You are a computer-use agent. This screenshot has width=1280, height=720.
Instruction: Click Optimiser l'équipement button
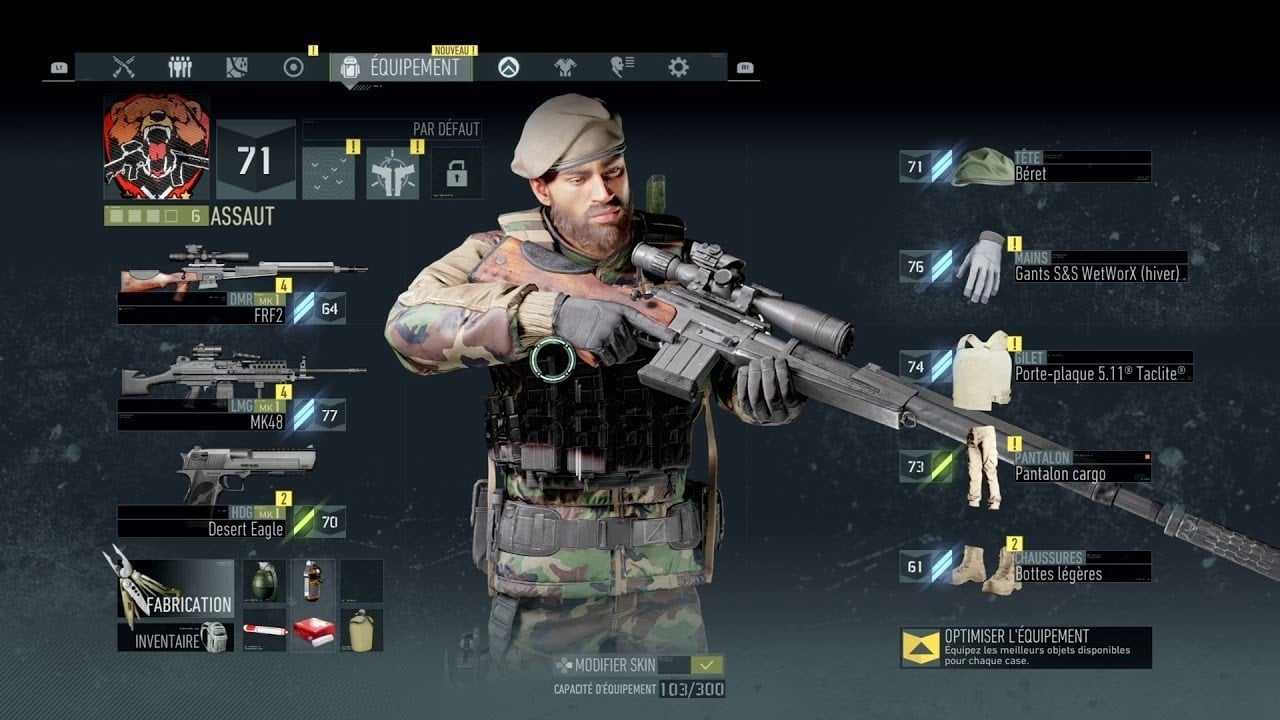[1026, 647]
